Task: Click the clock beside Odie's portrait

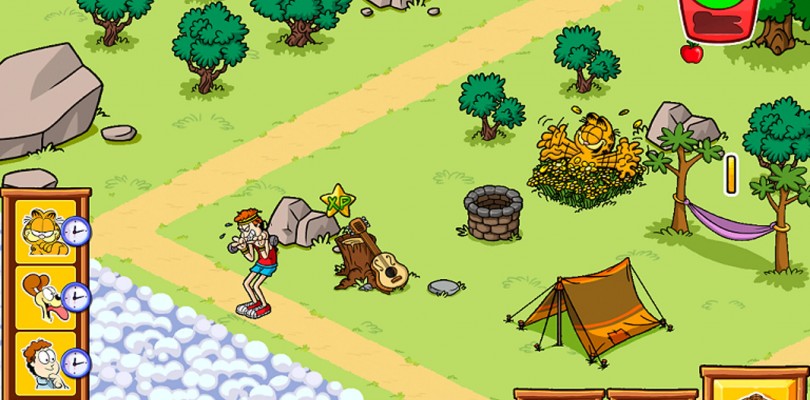Action: tap(75, 297)
